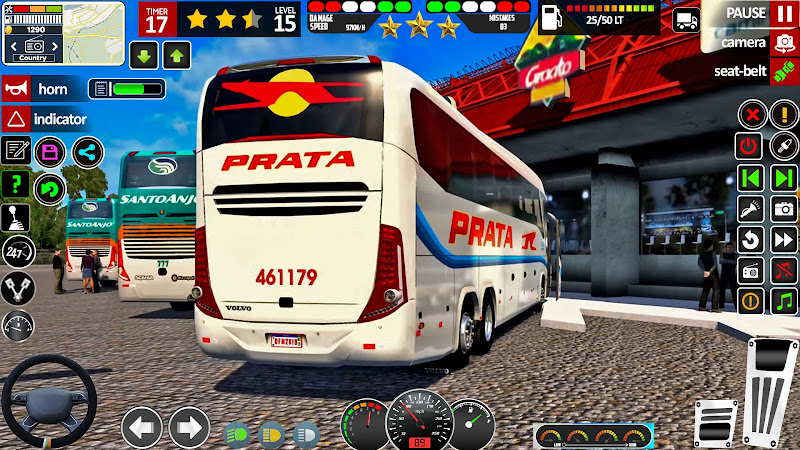This screenshot has width=800, height=450.
Task: Open the share icon
Action: pos(88,152)
